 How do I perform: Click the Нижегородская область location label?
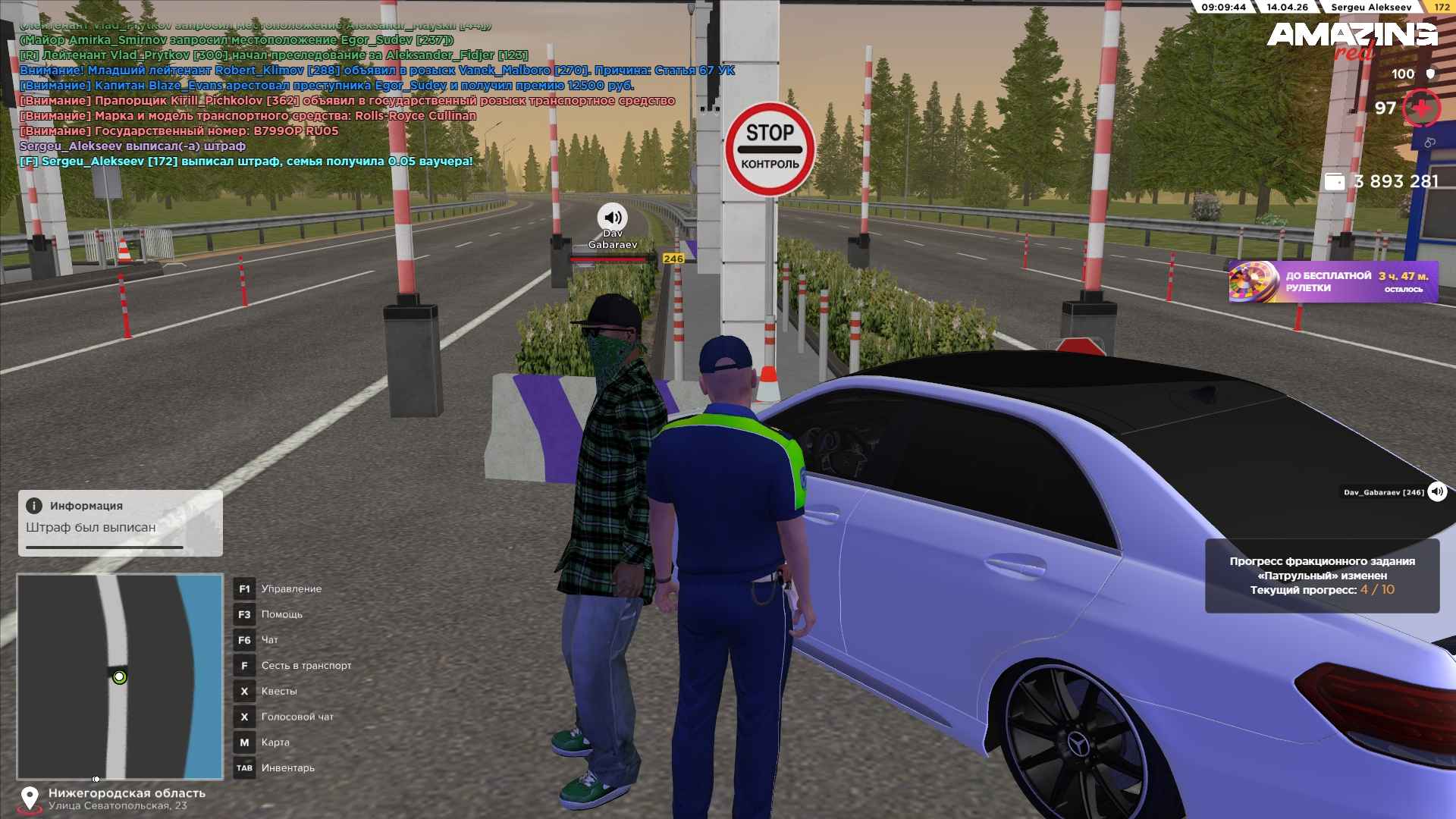(x=127, y=793)
